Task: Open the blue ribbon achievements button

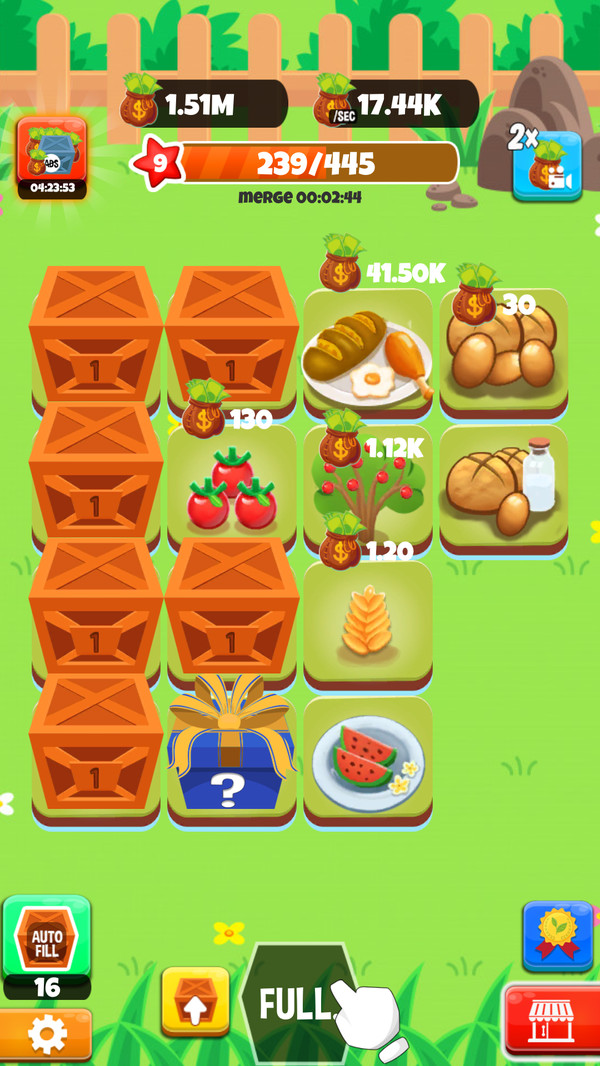Action: (x=557, y=935)
